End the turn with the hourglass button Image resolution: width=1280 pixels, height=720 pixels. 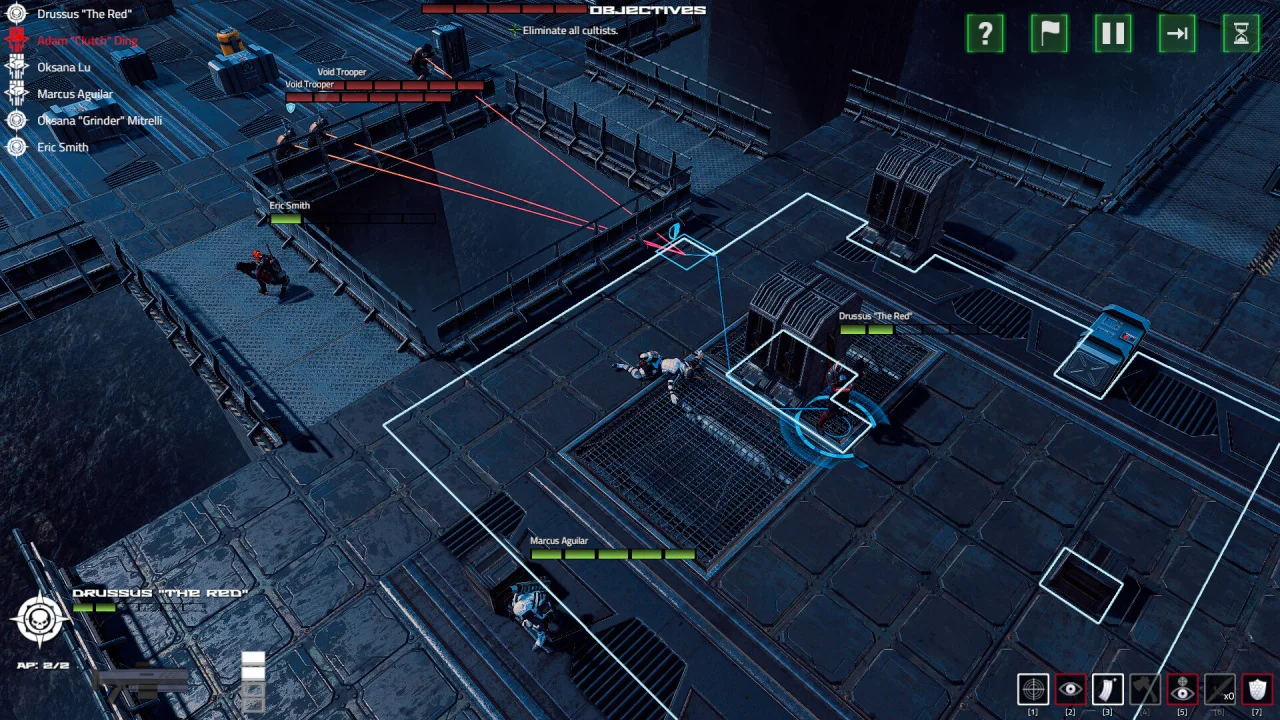(1241, 34)
